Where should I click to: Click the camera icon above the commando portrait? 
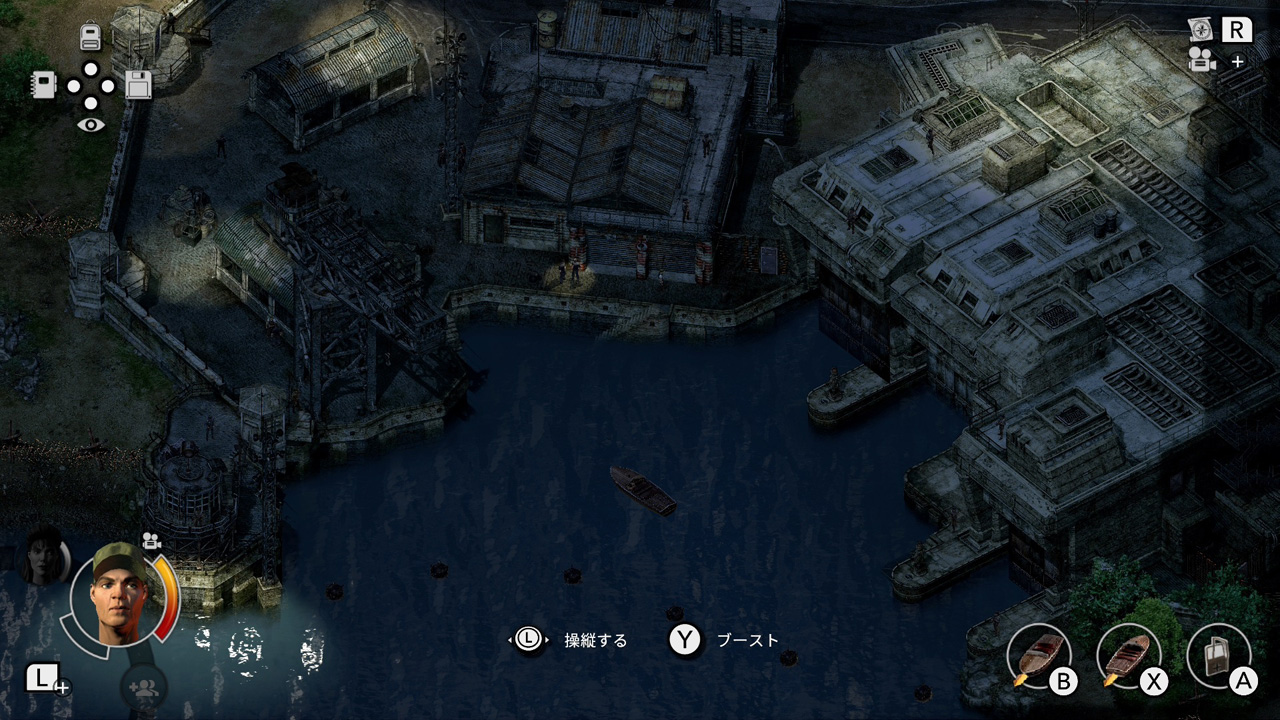(152, 541)
